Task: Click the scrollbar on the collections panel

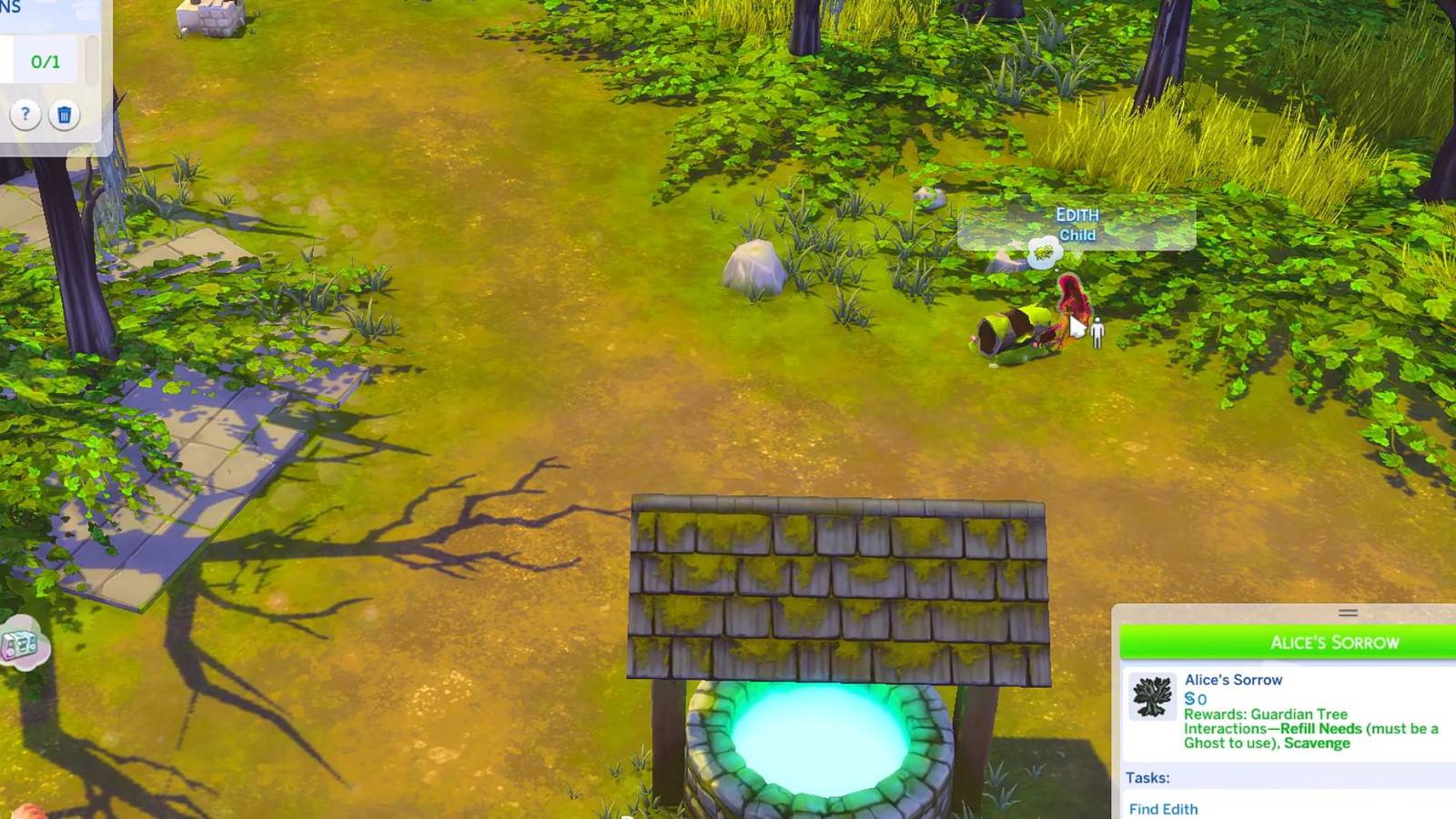Action: coord(91,58)
